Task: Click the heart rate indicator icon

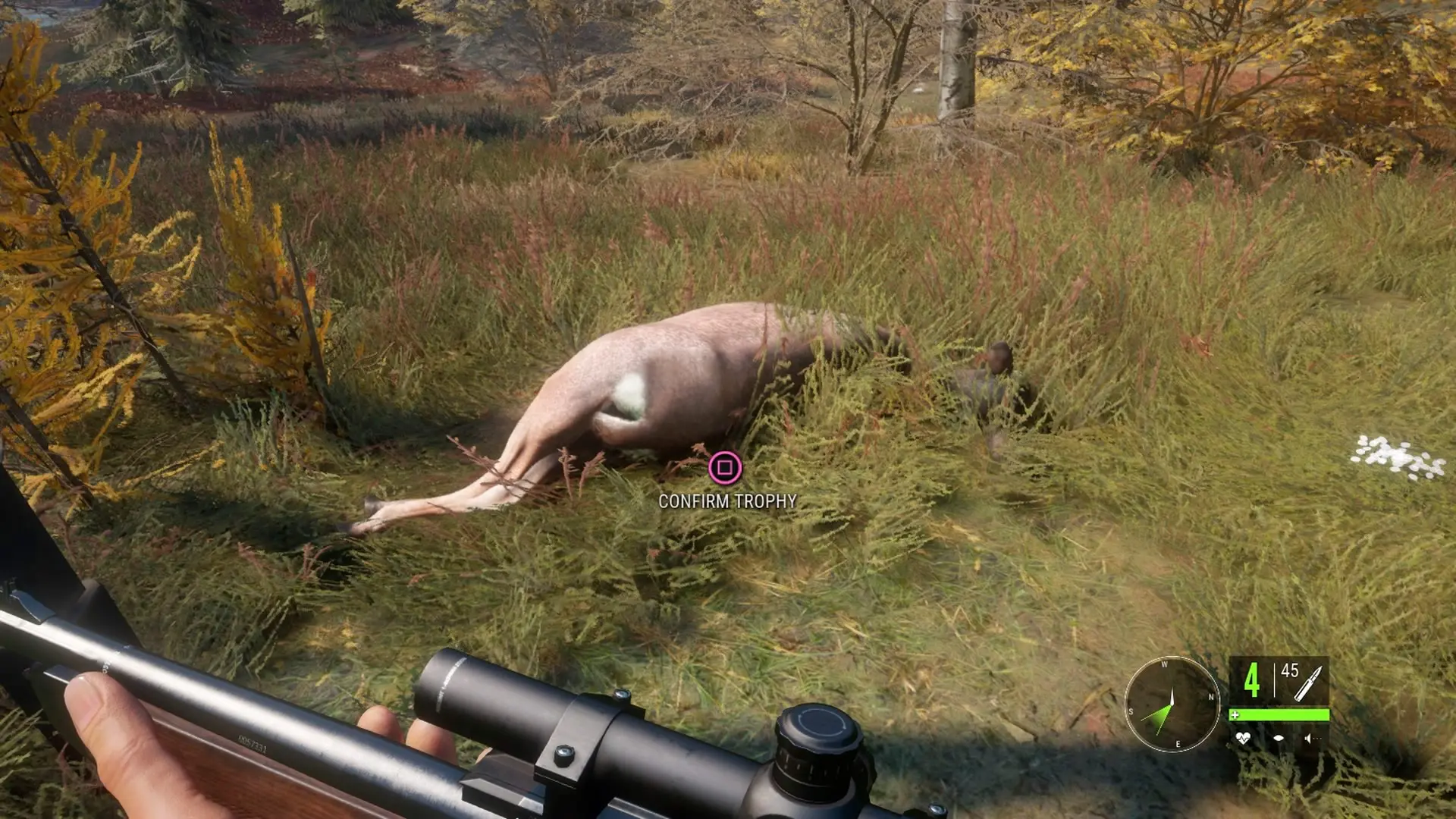Action: pos(1242,737)
